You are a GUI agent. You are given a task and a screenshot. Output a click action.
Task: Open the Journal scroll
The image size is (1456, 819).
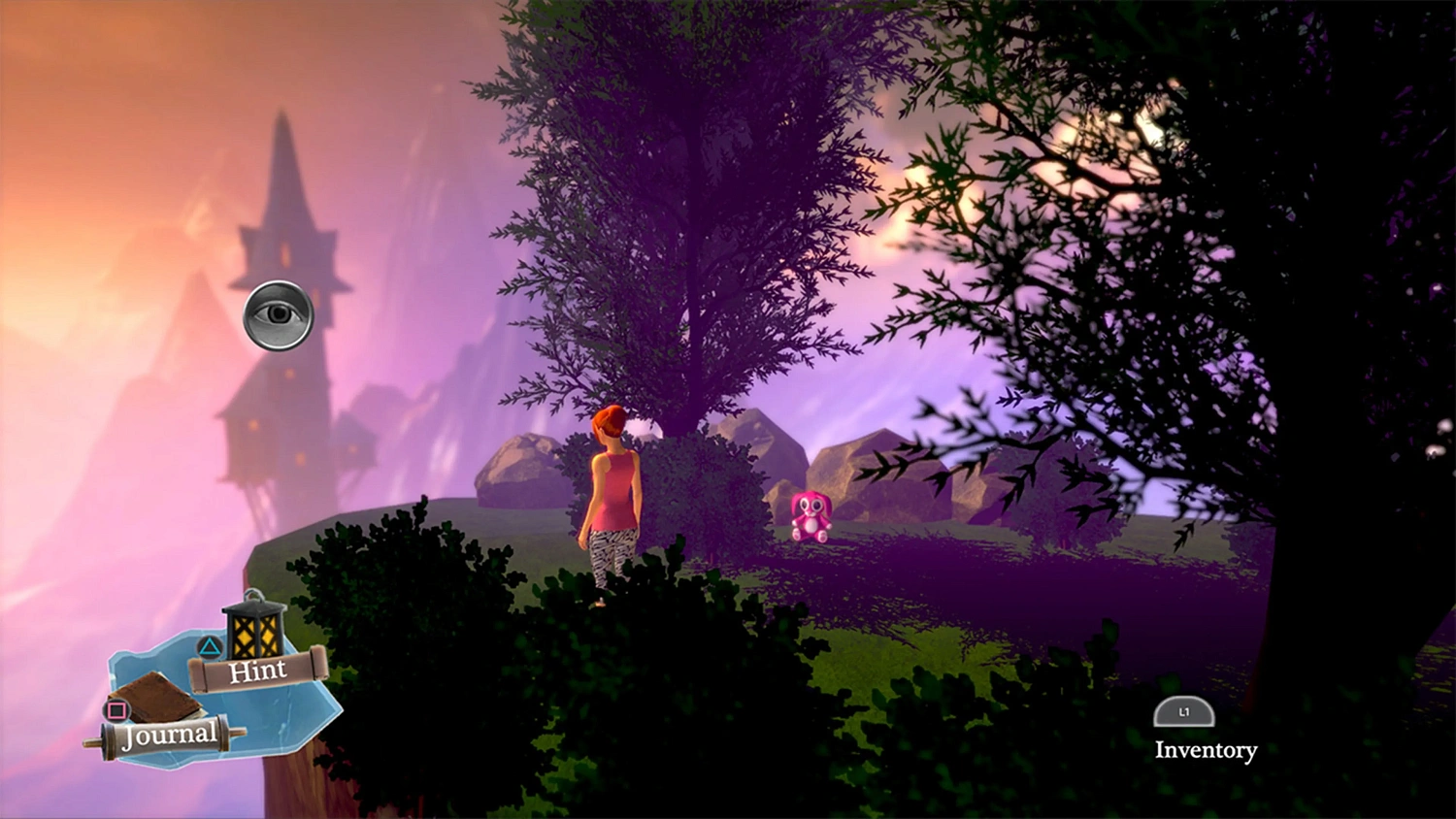pyautogui.click(x=172, y=734)
